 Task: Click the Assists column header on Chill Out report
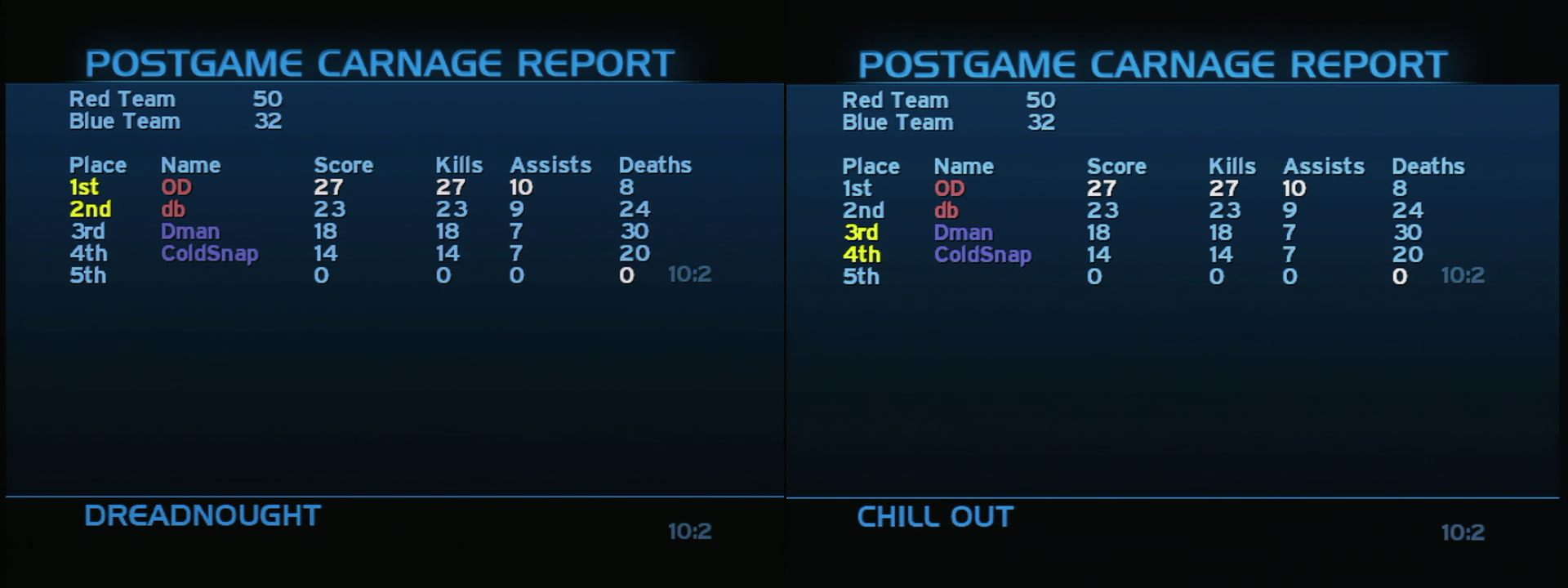click(1323, 167)
